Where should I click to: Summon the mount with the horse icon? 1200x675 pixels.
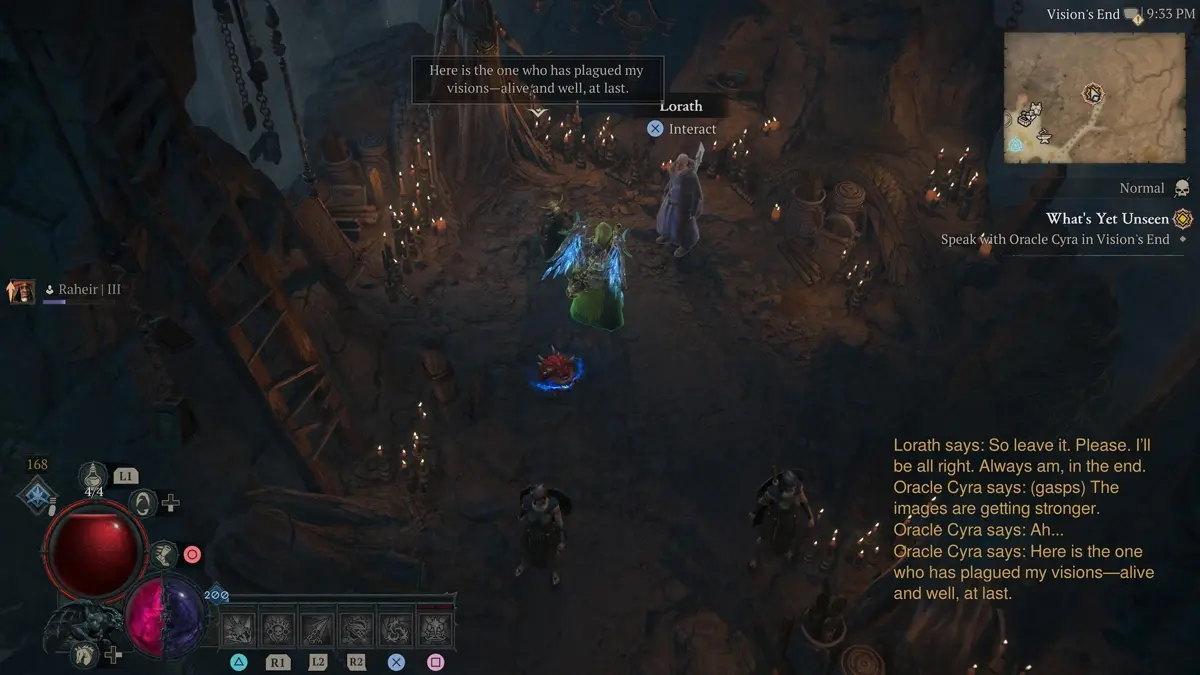(x=85, y=654)
